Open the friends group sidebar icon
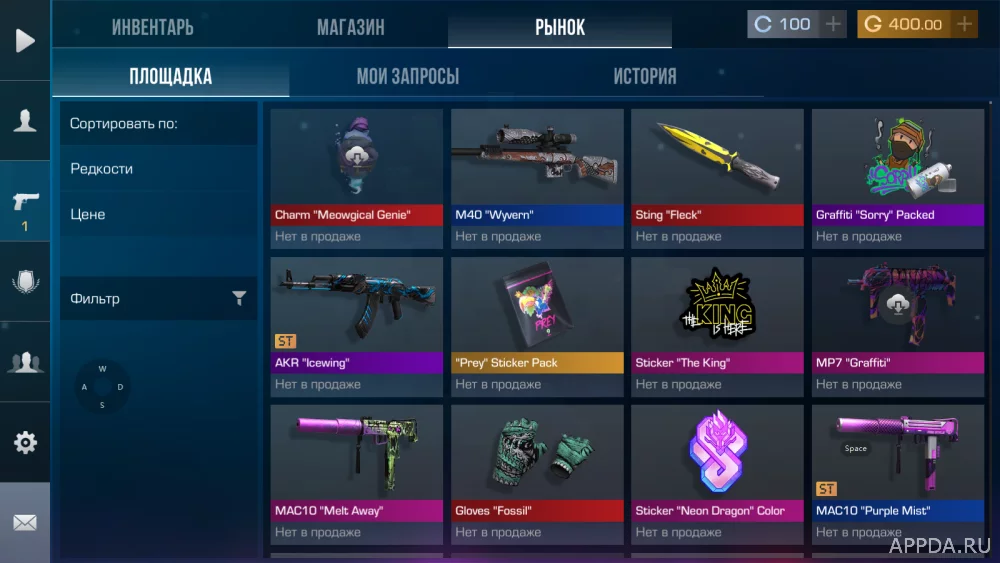 click(x=25, y=362)
